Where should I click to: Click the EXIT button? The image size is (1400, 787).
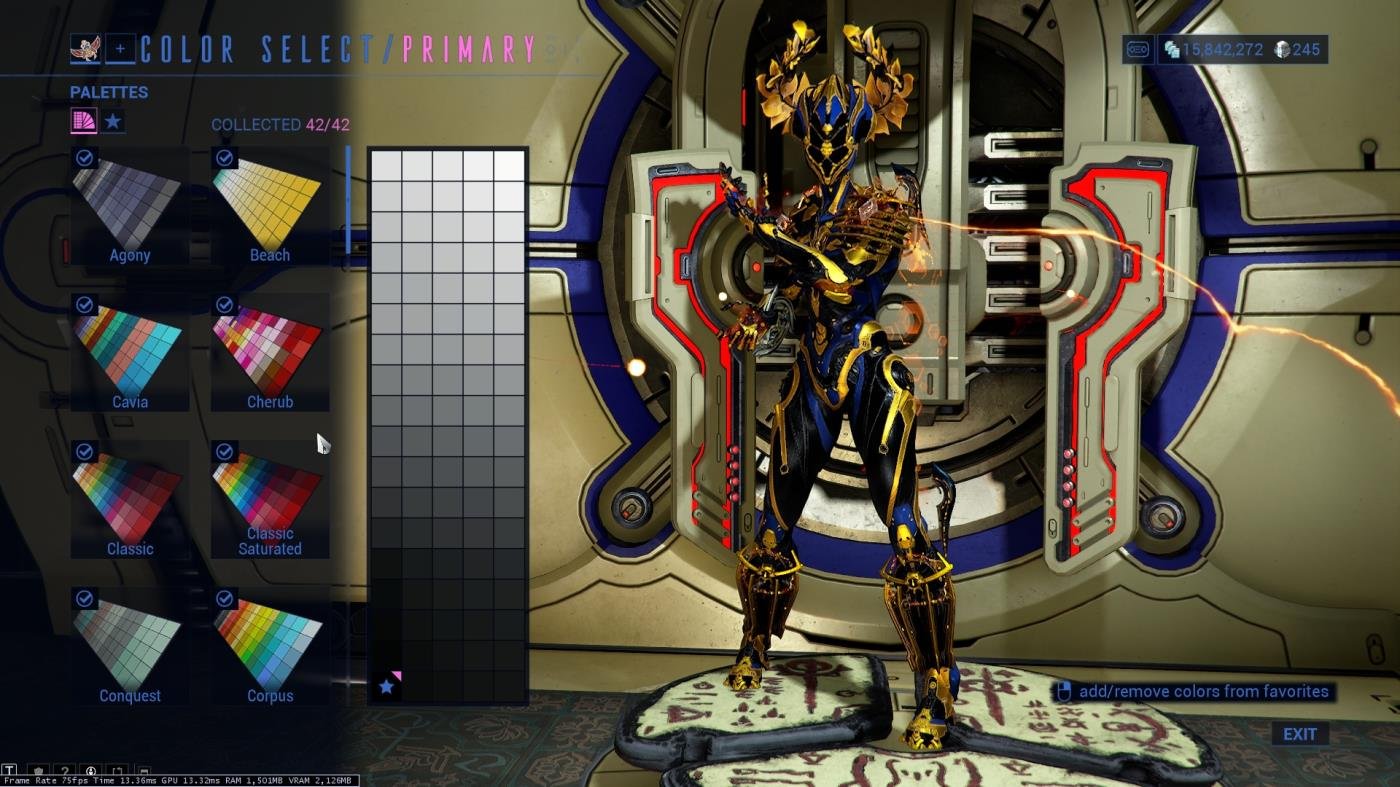point(1299,734)
